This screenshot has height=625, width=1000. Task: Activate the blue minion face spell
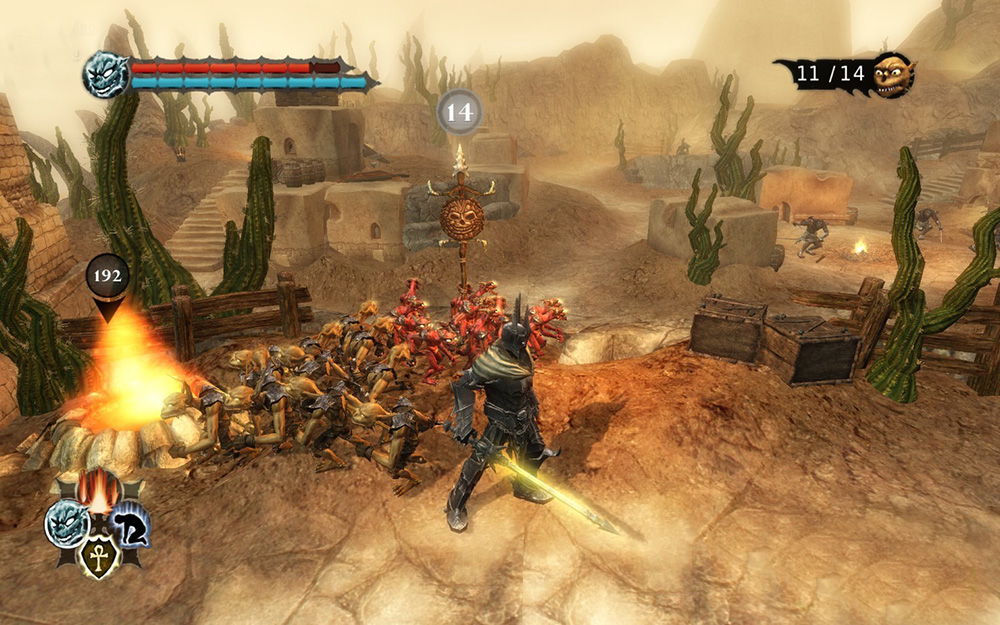(66, 525)
